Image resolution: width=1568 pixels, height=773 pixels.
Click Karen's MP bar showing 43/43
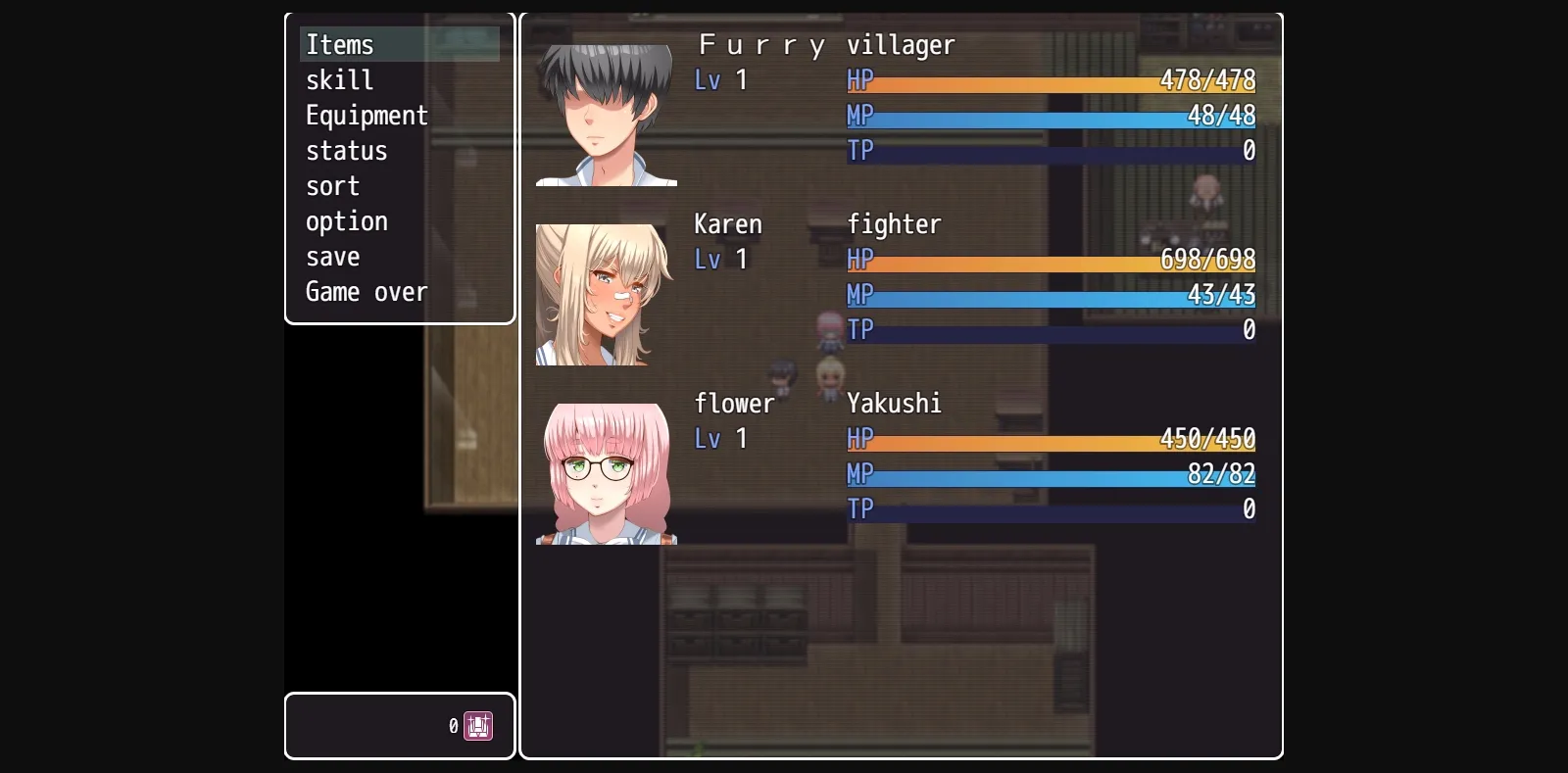tap(1049, 295)
